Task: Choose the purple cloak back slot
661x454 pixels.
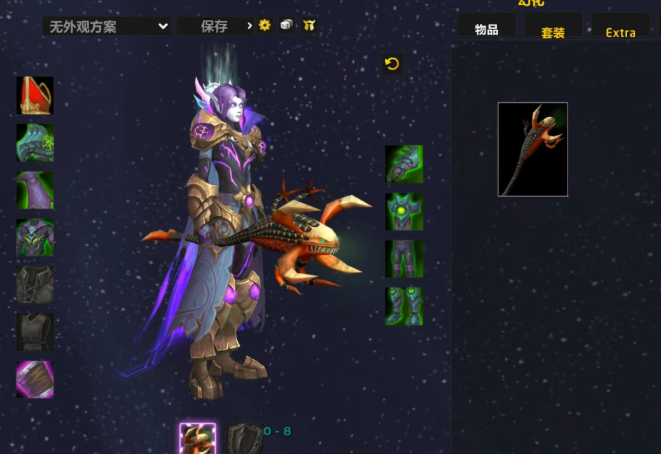Action: tap(35, 190)
